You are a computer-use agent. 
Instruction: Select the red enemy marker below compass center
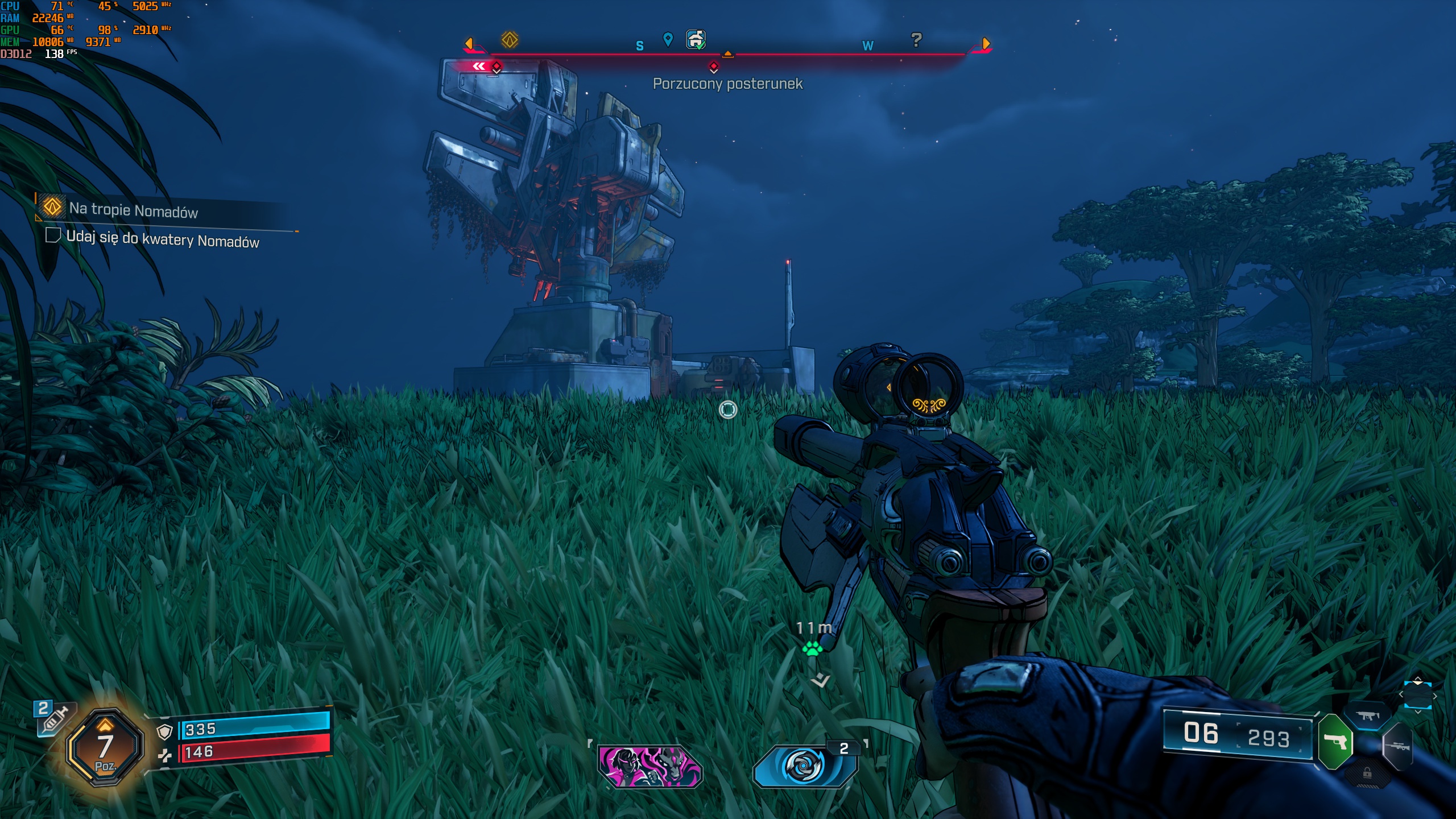click(x=714, y=67)
